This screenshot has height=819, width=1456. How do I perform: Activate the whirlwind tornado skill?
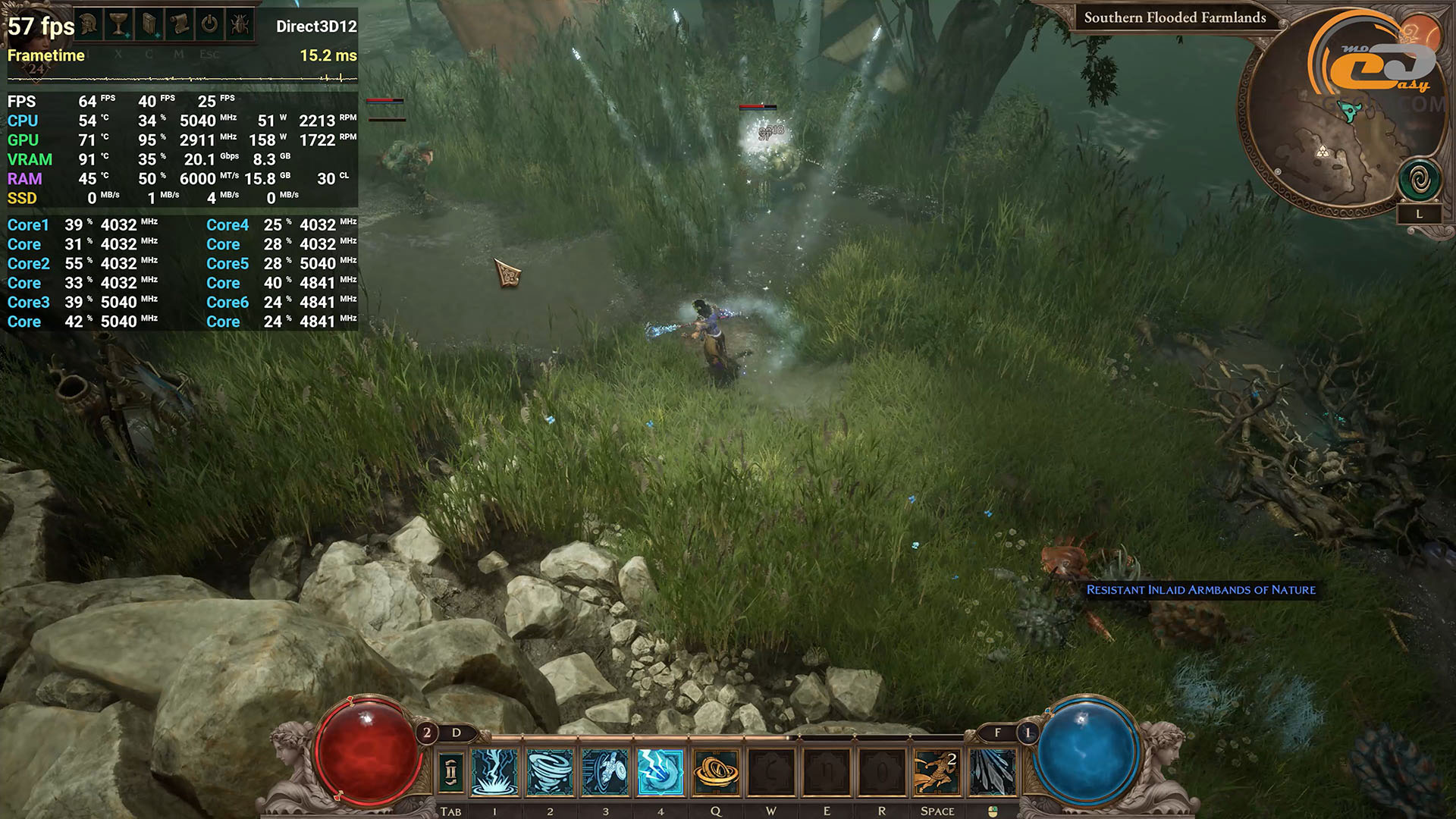pos(550,773)
